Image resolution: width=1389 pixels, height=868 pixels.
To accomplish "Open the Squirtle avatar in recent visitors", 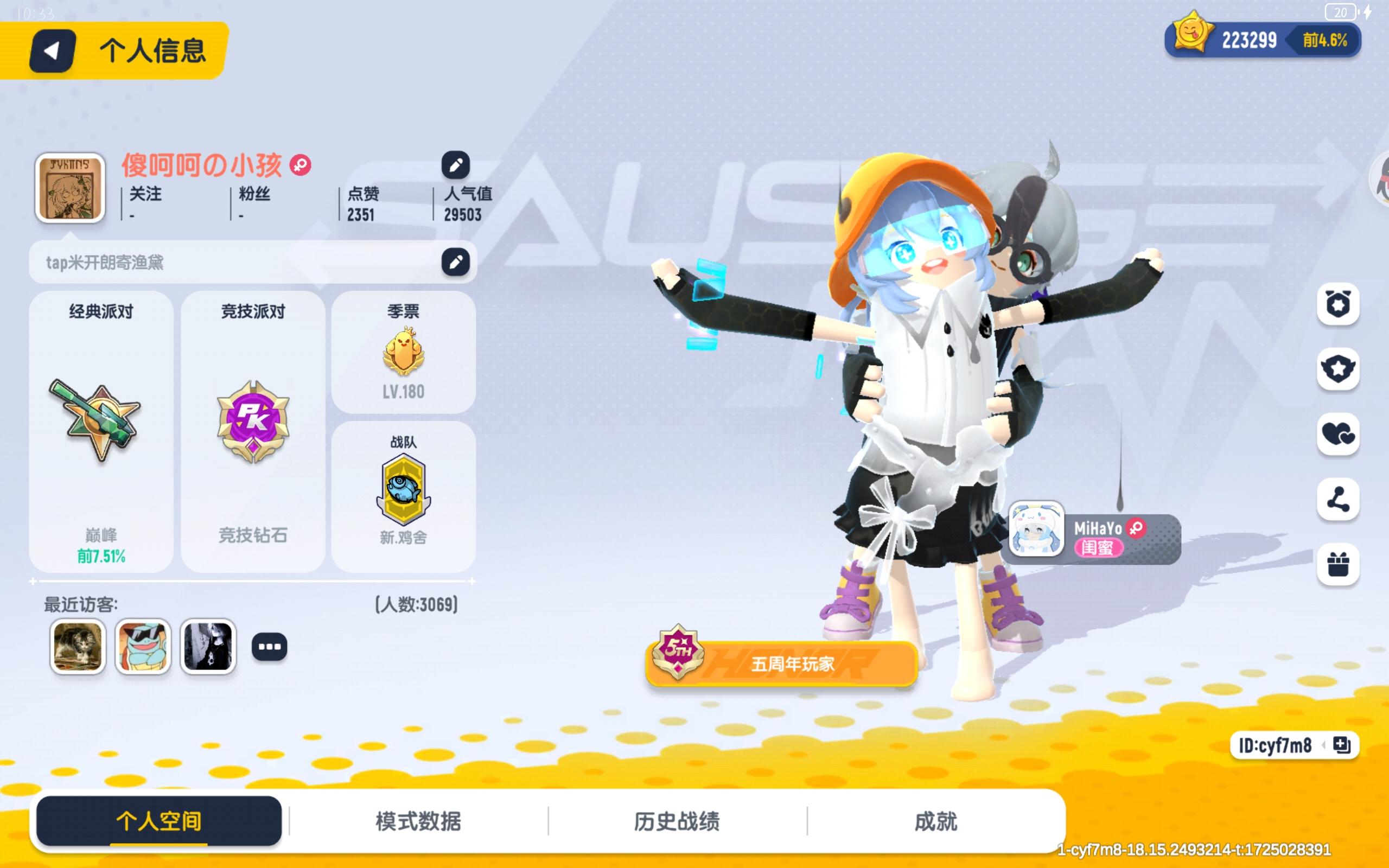I will pyautogui.click(x=143, y=647).
